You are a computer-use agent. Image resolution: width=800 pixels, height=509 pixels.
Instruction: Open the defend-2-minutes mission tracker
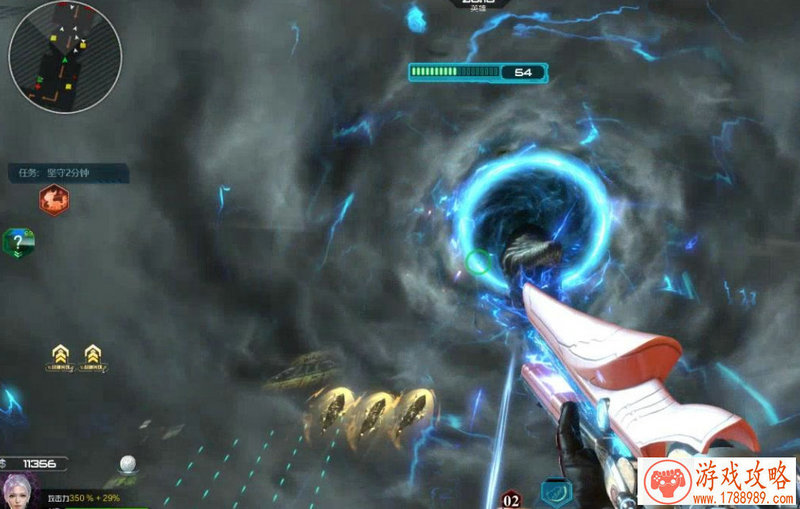pos(68,172)
